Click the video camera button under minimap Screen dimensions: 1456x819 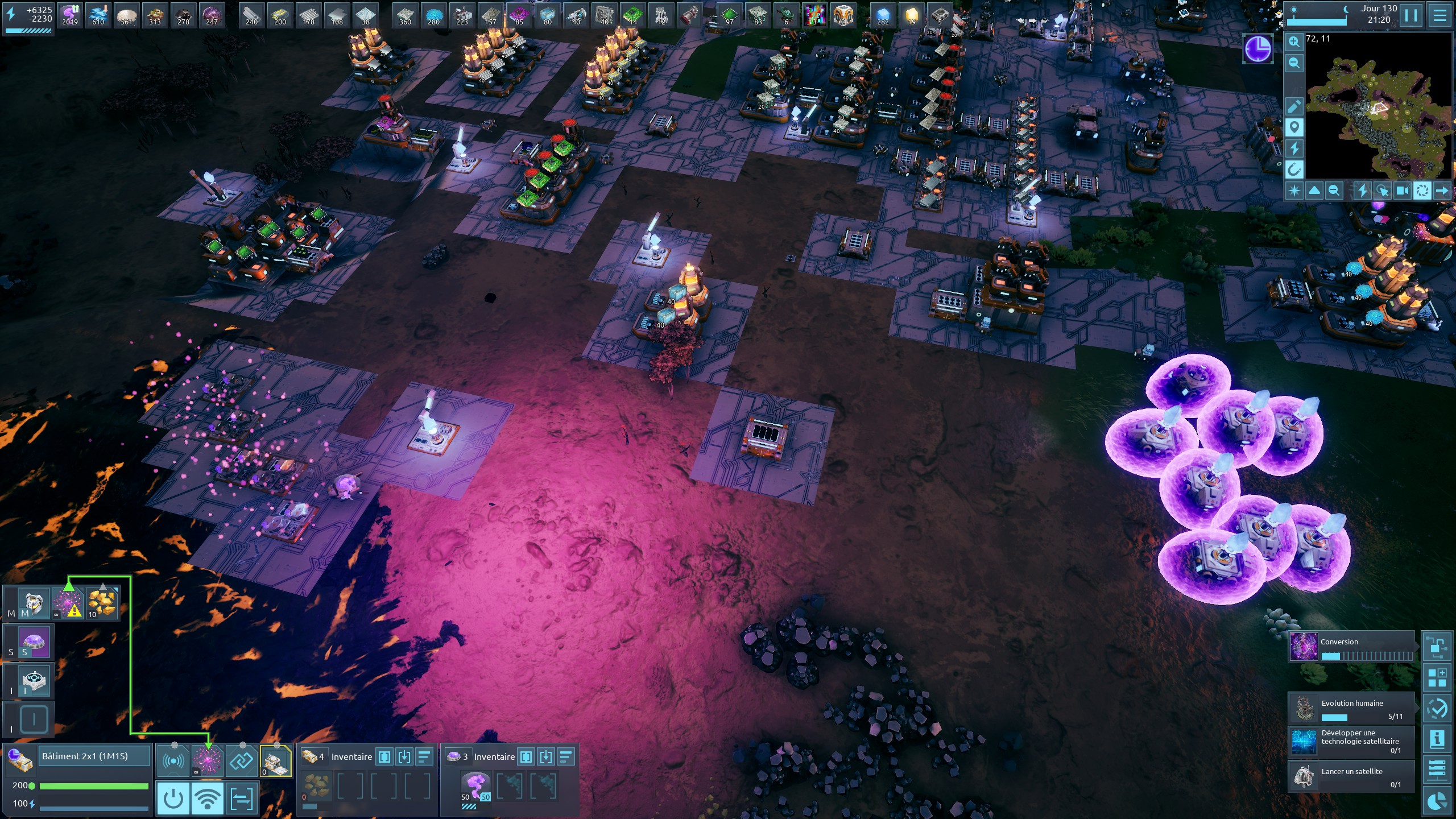1403,191
